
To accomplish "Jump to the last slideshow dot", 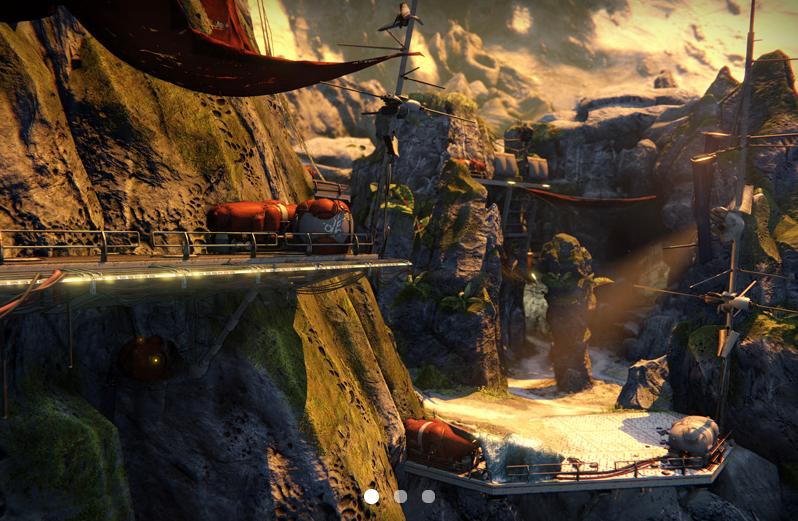I will tap(428, 496).
